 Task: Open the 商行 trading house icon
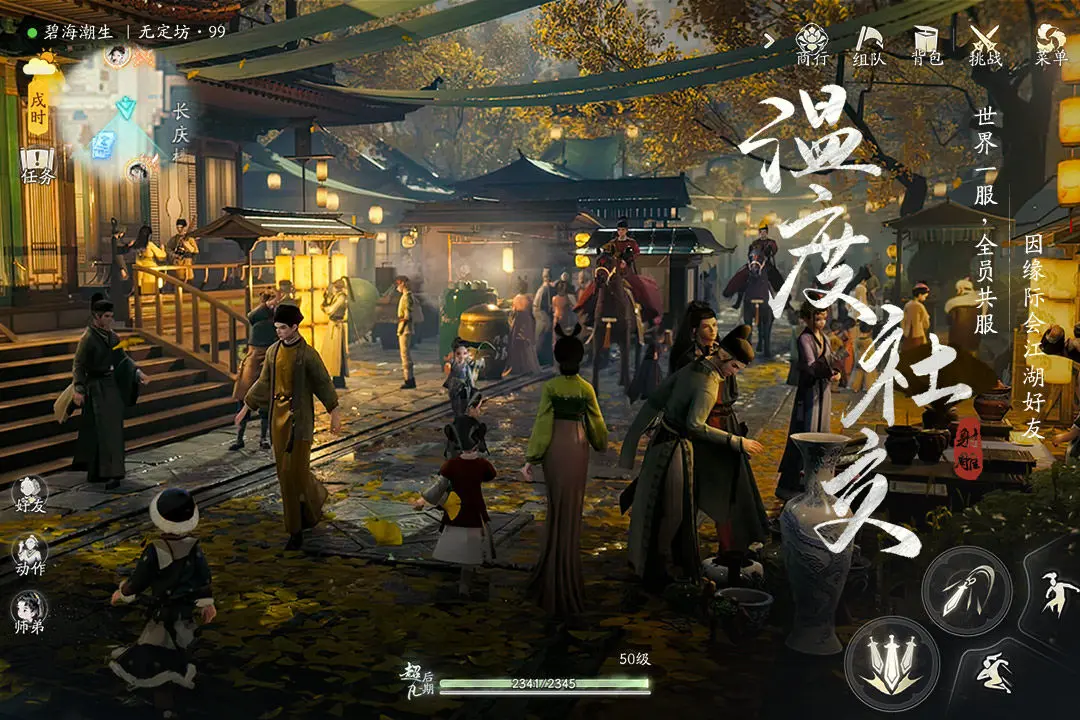(x=811, y=43)
